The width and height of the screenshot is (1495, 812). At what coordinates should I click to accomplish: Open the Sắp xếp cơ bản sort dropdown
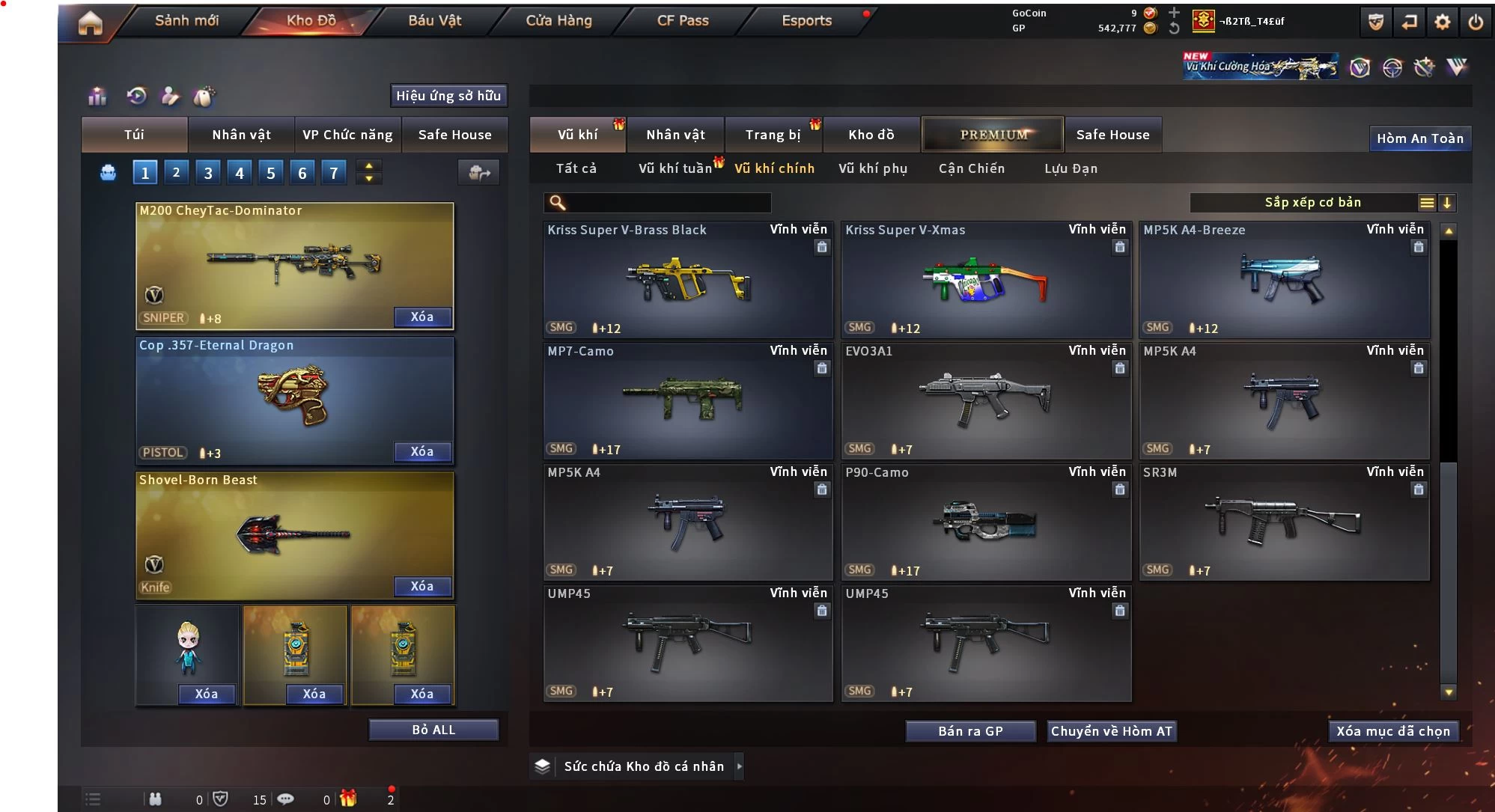pyautogui.click(x=1312, y=203)
